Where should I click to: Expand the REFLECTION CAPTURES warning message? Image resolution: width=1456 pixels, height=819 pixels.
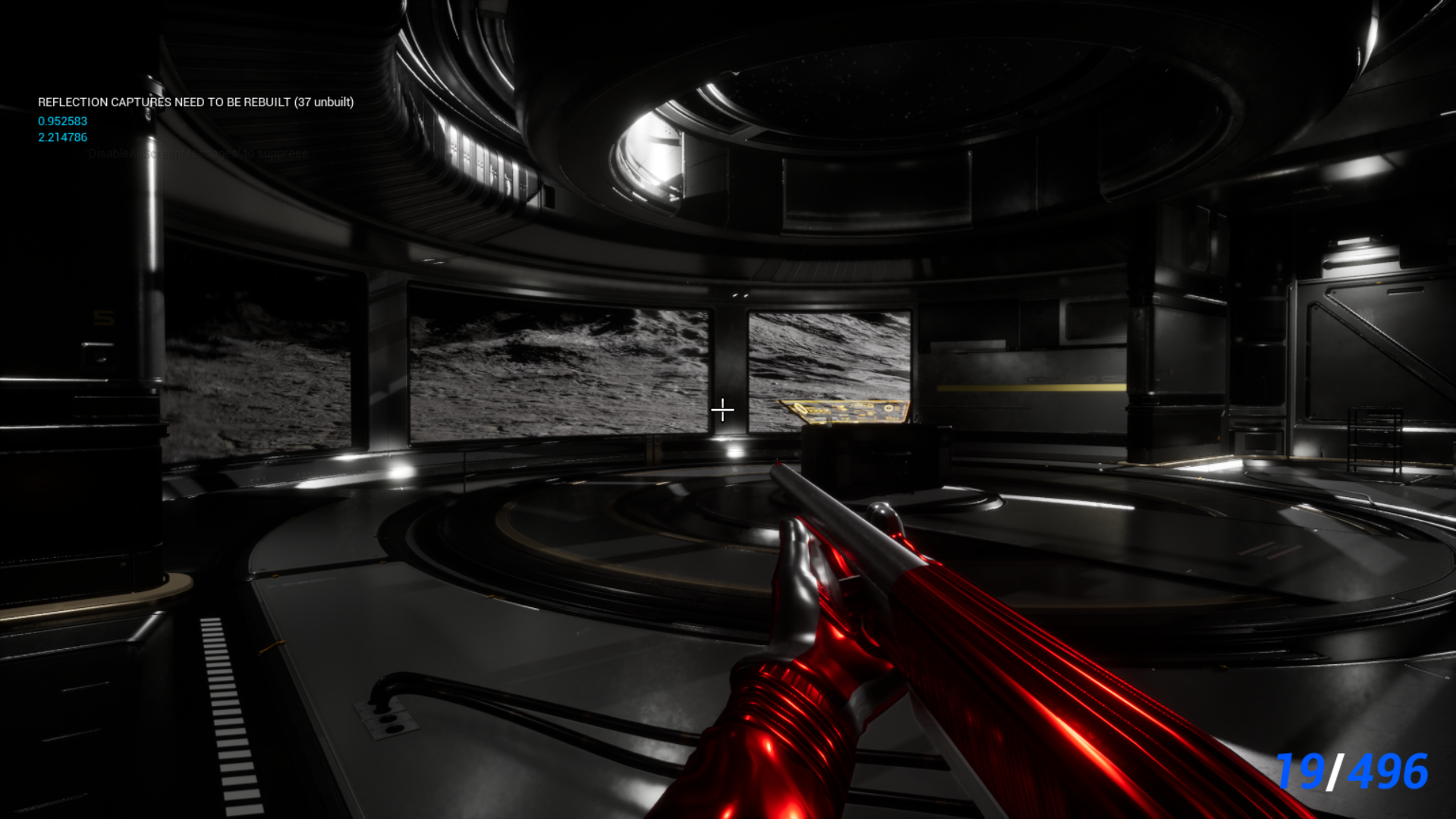point(196,102)
